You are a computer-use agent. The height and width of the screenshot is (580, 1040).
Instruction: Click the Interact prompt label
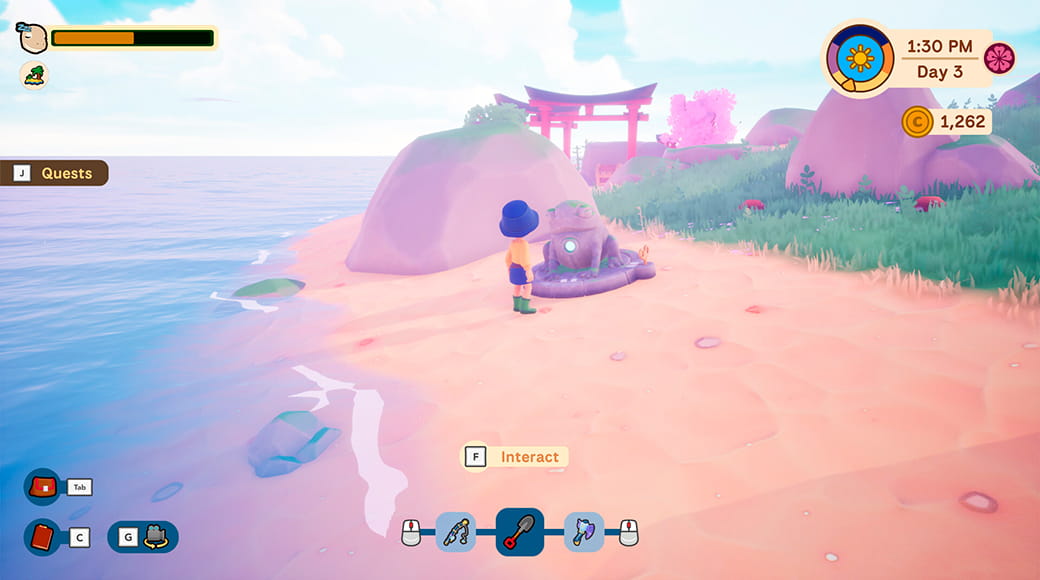pos(529,457)
